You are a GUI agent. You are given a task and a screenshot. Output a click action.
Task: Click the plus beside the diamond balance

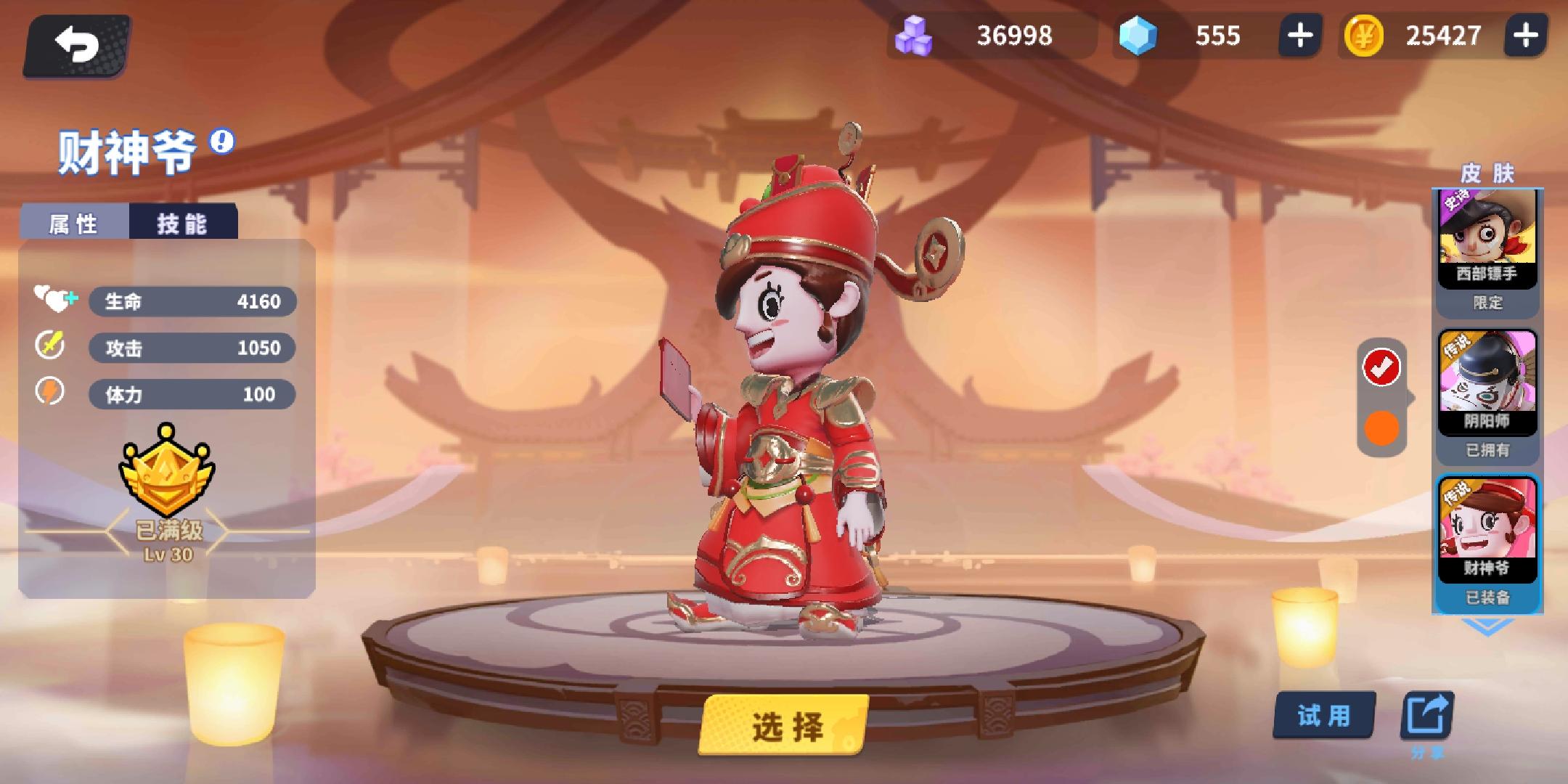tap(1299, 35)
